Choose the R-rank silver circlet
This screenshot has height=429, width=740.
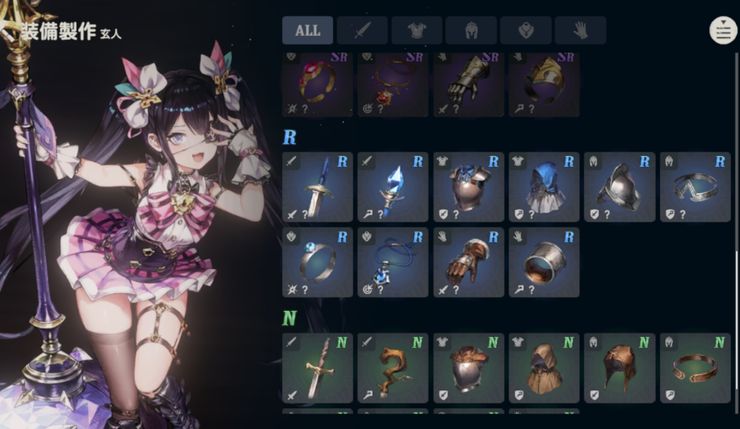(695, 187)
